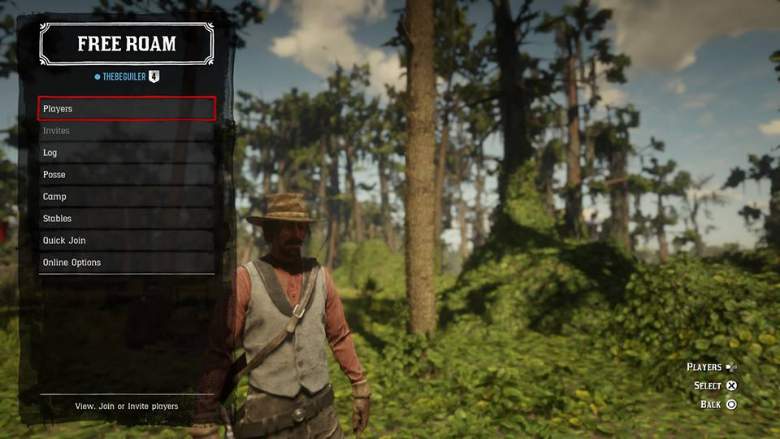
Task: Select Stables from the menu
Action: 127,219
